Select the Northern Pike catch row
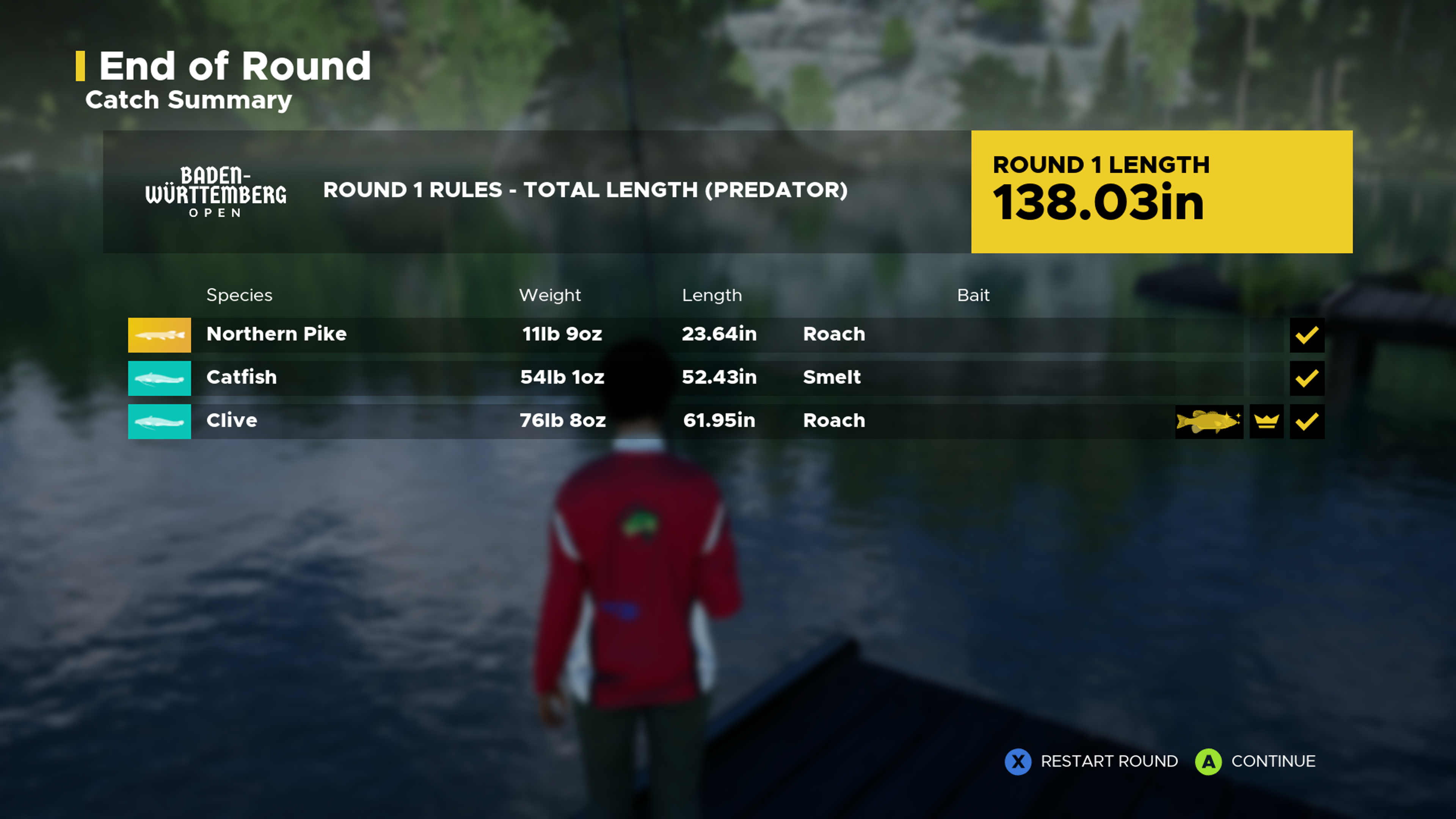The height and width of the screenshot is (819, 1456). point(678,334)
